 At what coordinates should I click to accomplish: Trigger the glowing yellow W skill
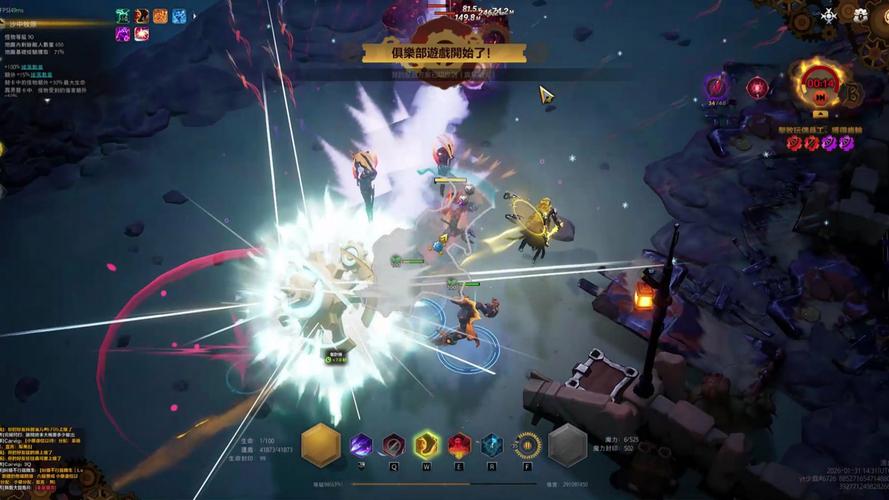tap(427, 444)
